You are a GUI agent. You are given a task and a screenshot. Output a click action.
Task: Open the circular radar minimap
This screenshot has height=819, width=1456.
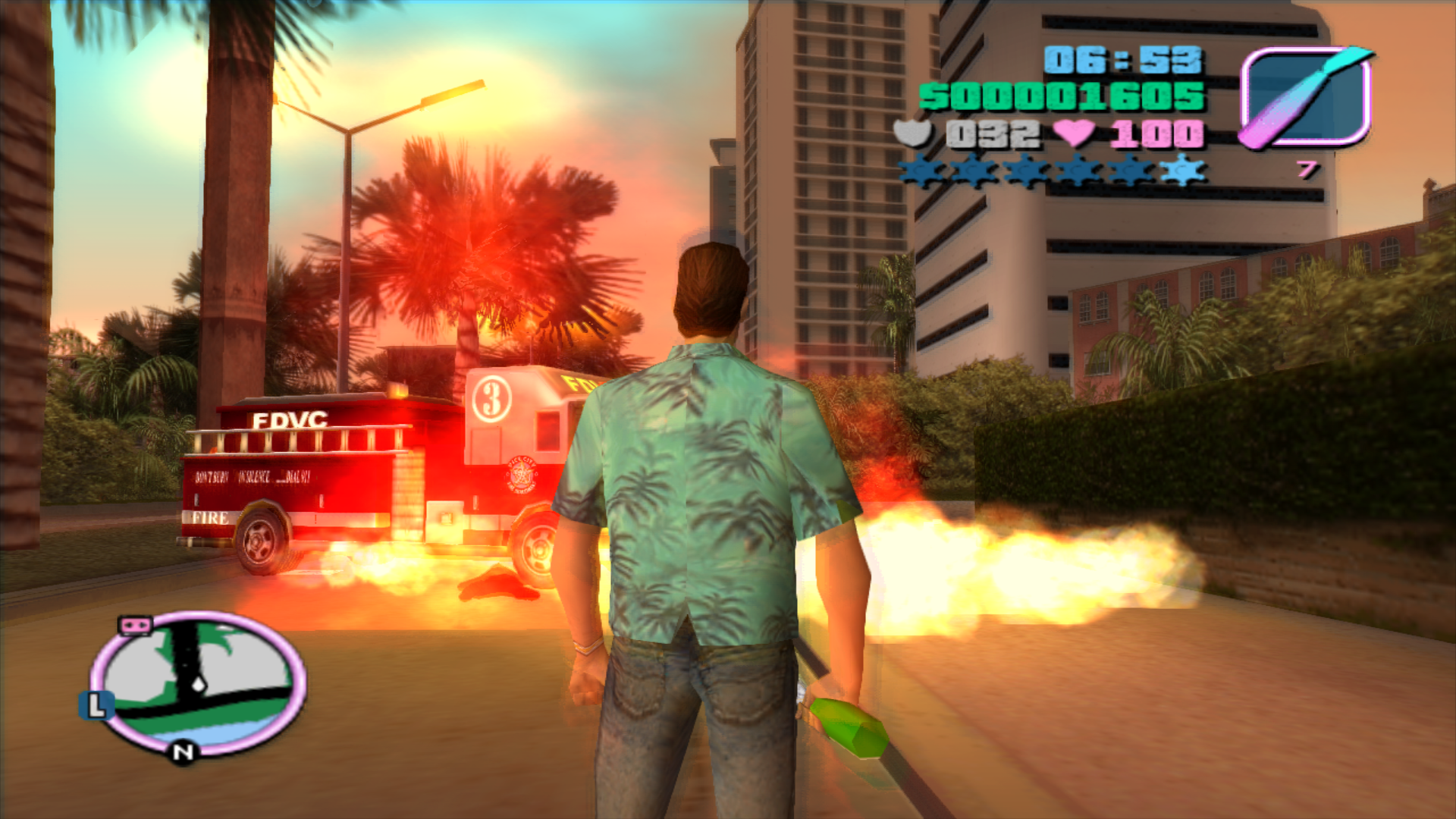tap(199, 682)
